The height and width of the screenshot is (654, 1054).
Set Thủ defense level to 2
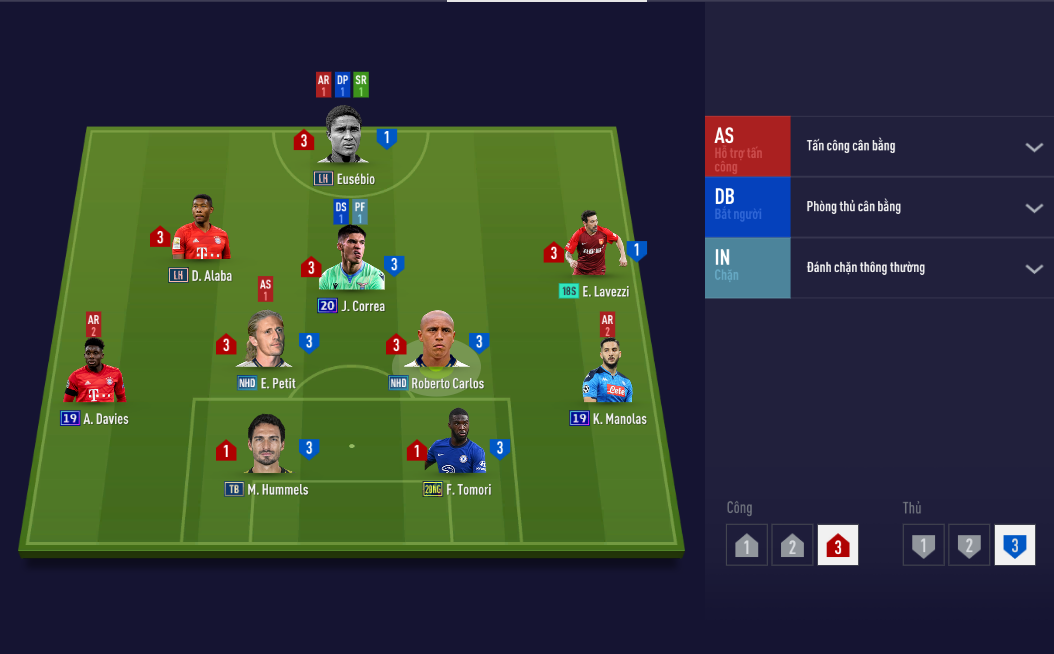click(x=969, y=545)
